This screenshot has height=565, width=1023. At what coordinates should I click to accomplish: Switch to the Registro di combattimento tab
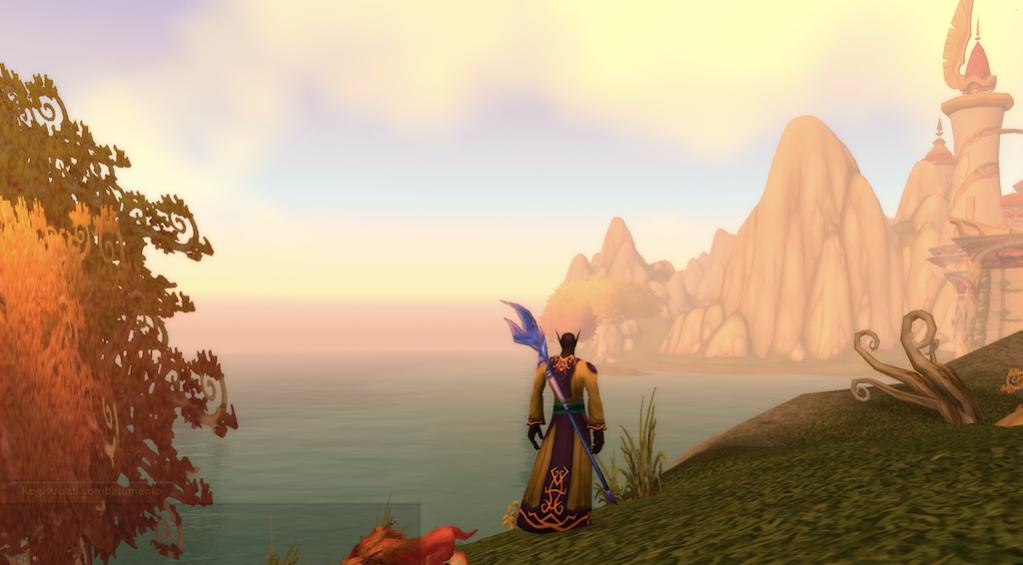pyautogui.click(x=90, y=492)
